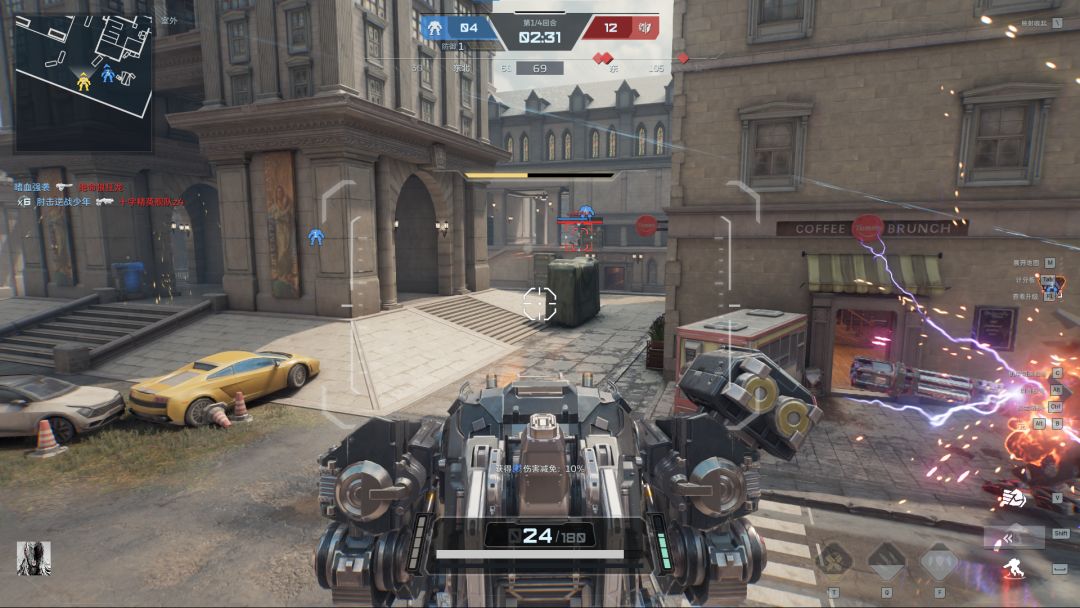Trigger the diamond ability icon above Q
The image size is (1080, 608).
[x=886, y=561]
